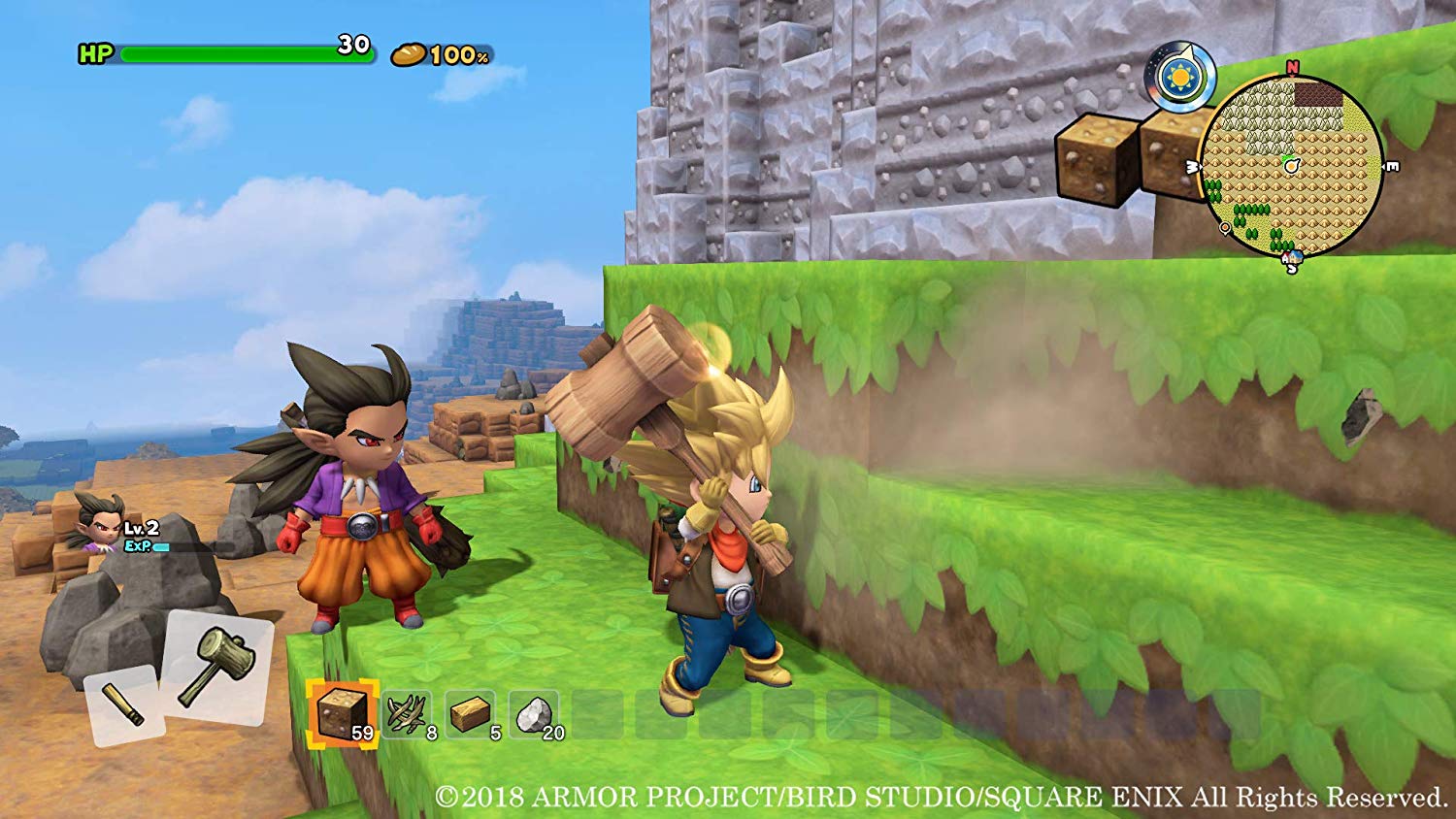Click the sun on the day-night clock
Image resolution: width=1456 pixels, height=819 pixels.
[1179, 79]
